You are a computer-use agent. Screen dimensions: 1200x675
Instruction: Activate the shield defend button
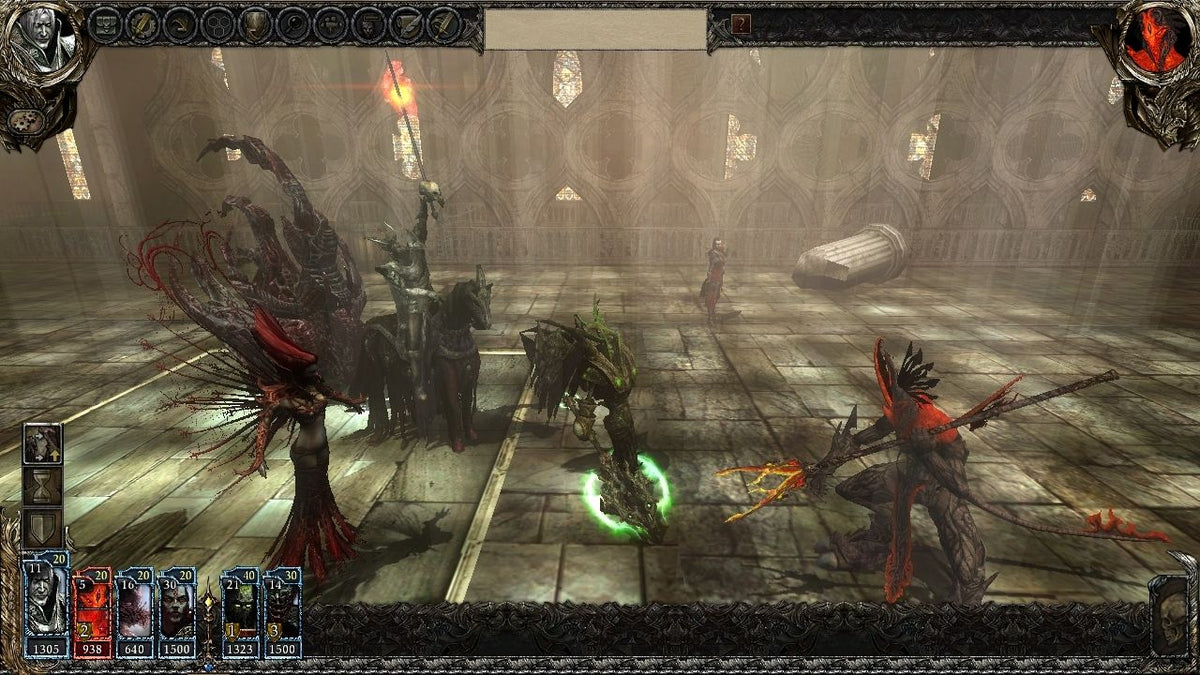coord(43,528)
